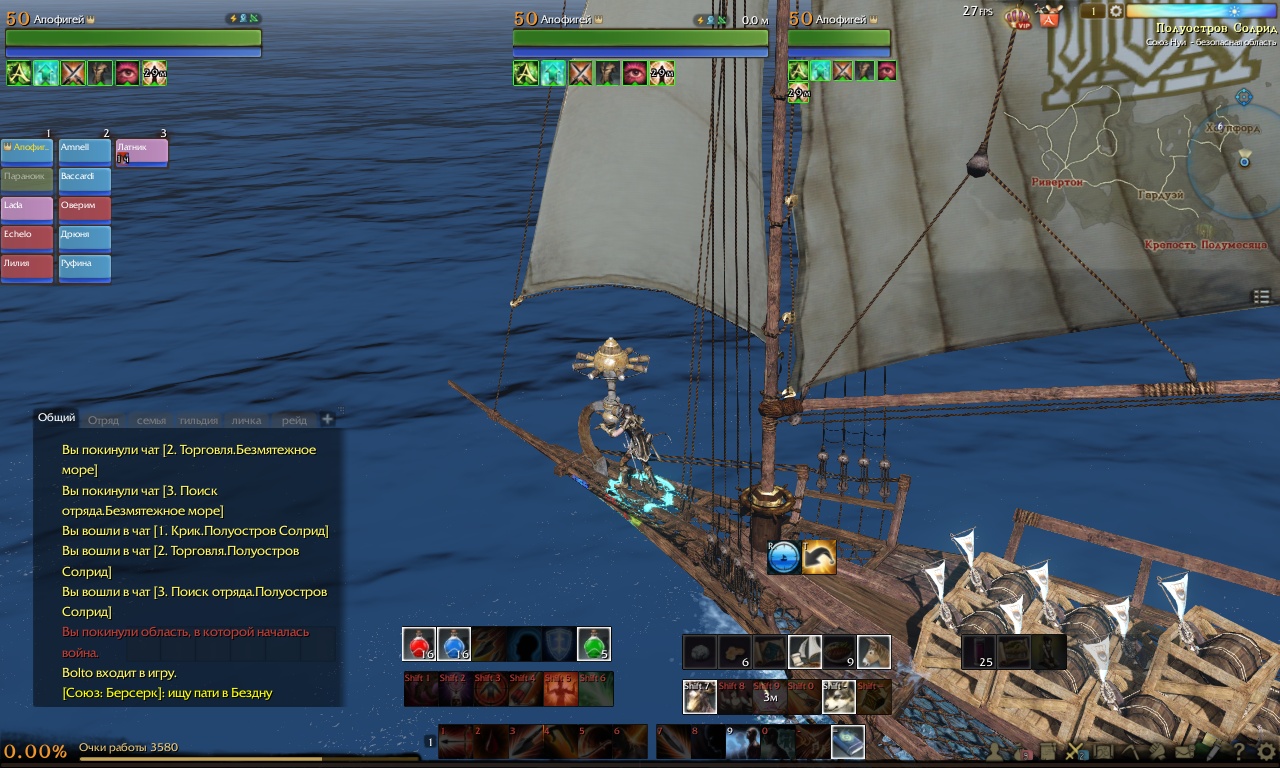Use the red health potion
Viewport: 1280px width, 768px height.
(419, 644)
